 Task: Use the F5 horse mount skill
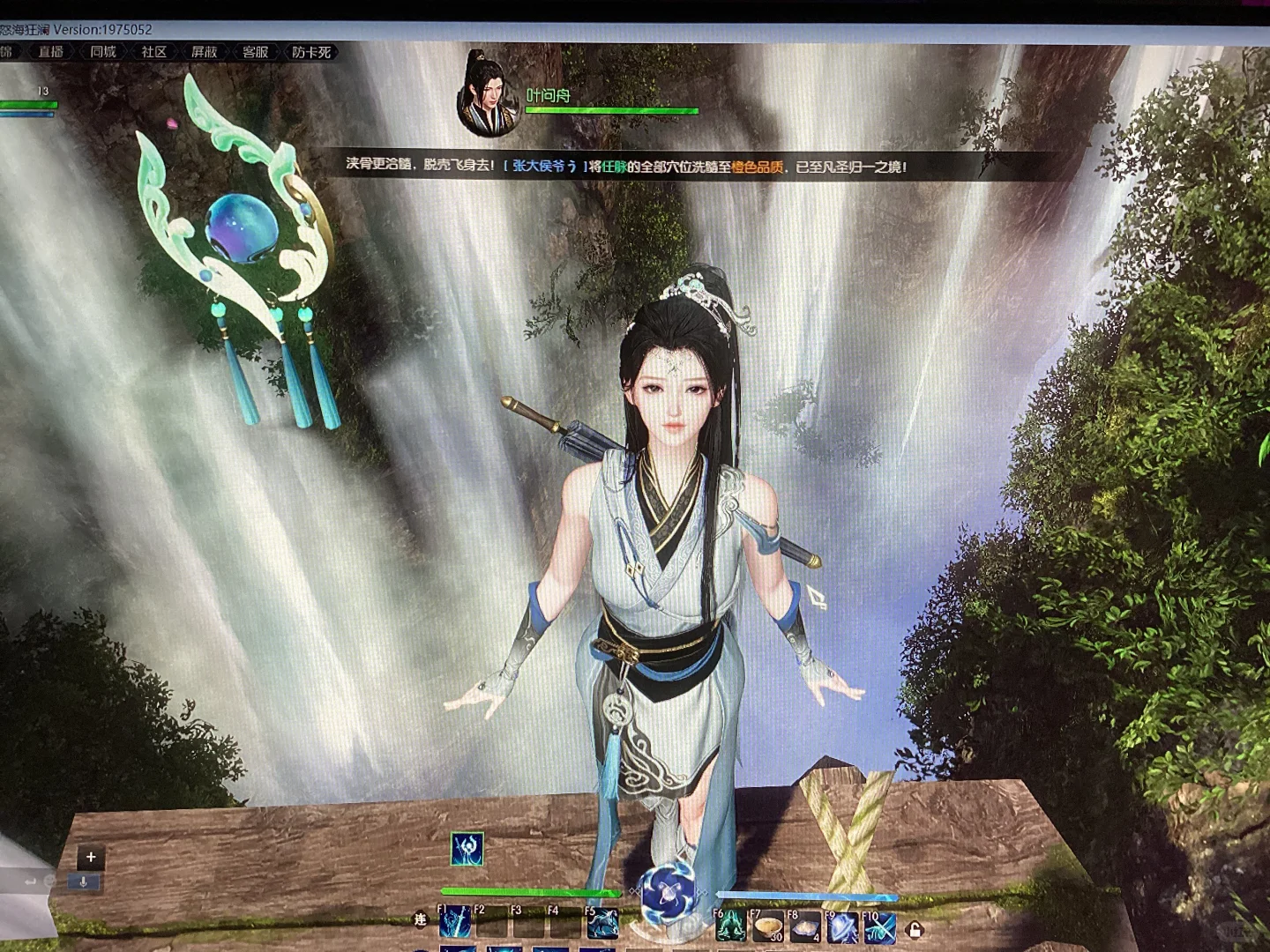pyautogui.click(x=602, y=923)
